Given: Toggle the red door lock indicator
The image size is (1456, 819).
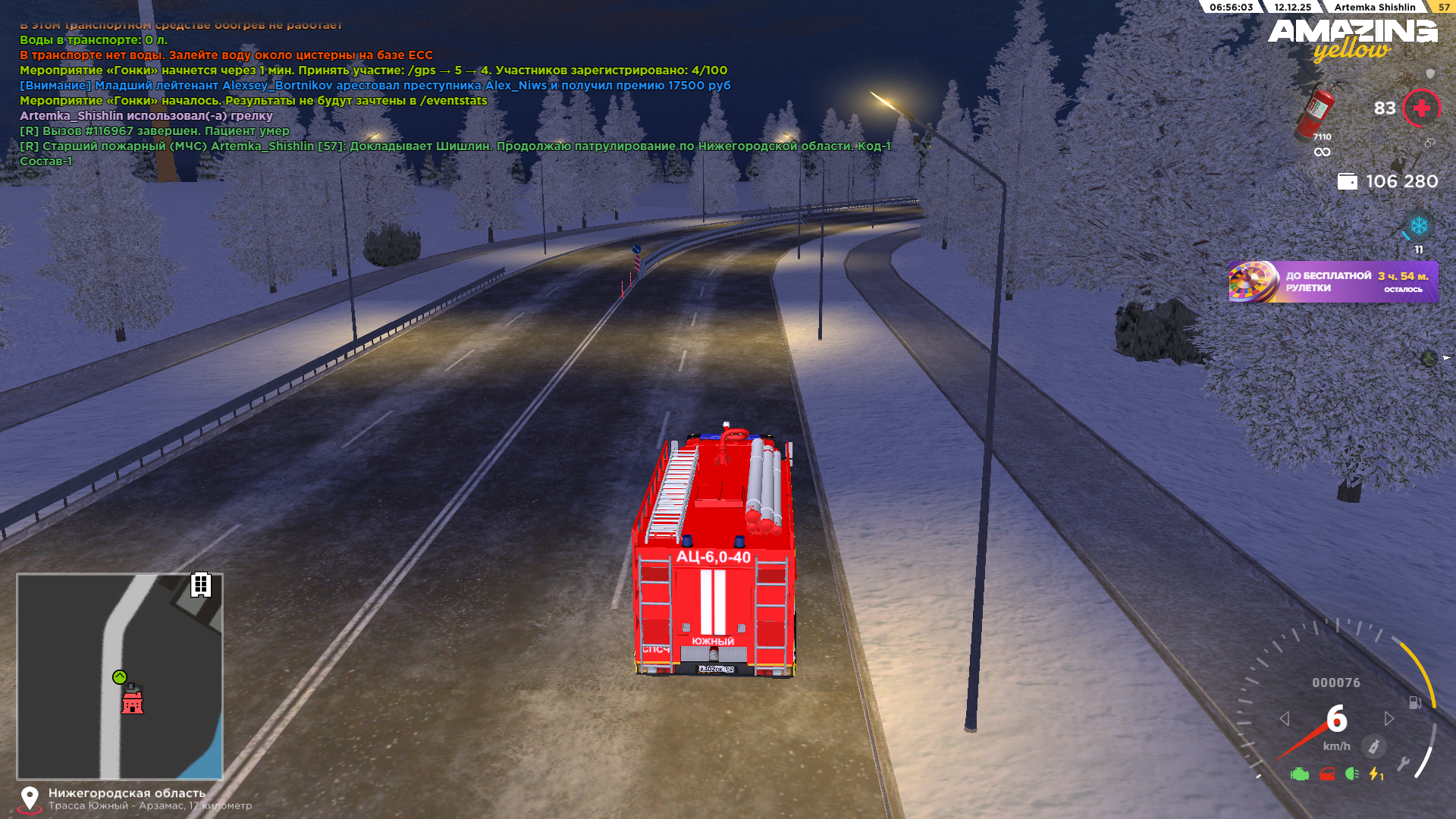Looking at the screenshot, I should pos(1327,774).
